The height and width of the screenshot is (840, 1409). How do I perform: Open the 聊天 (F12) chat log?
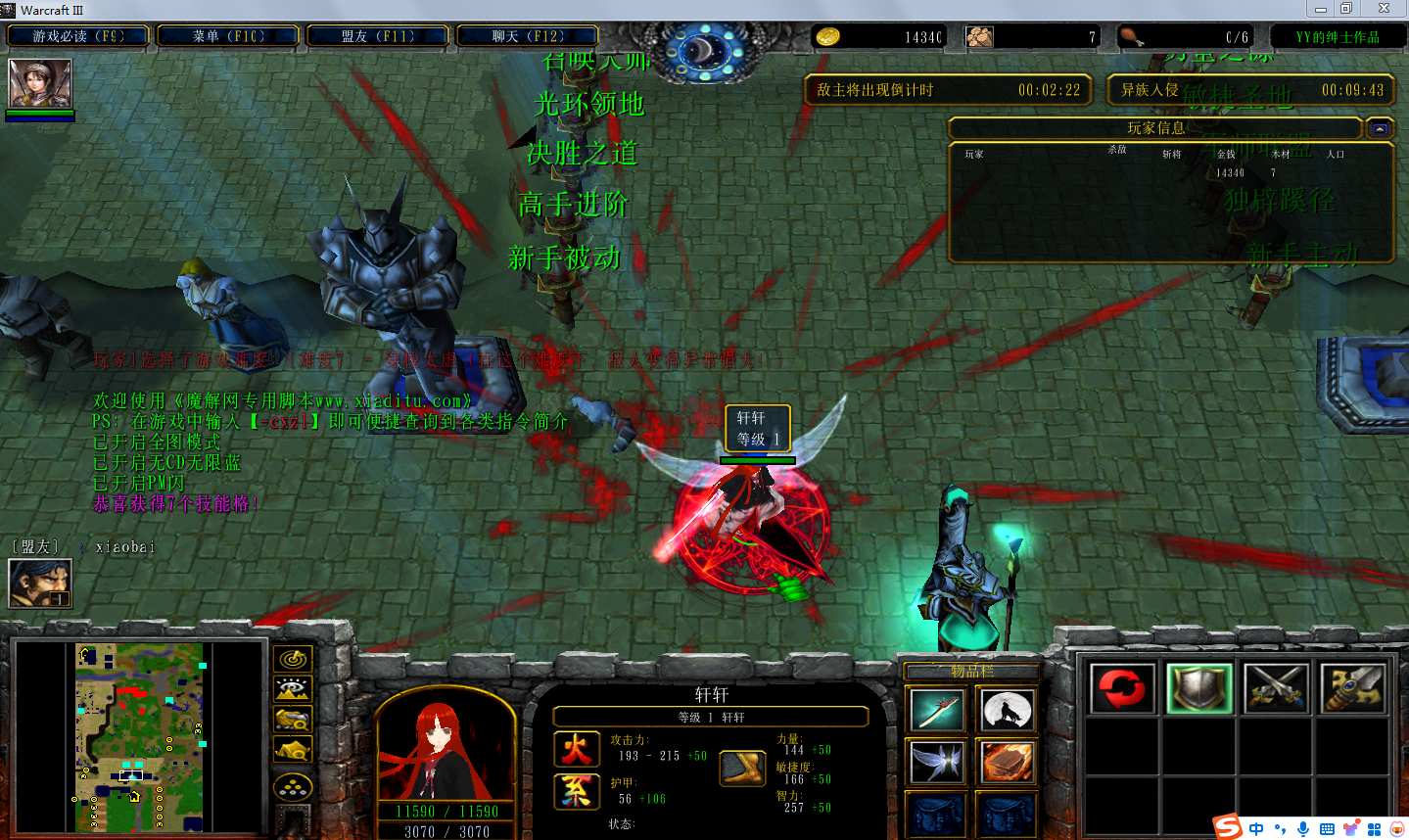coord(528,36)
